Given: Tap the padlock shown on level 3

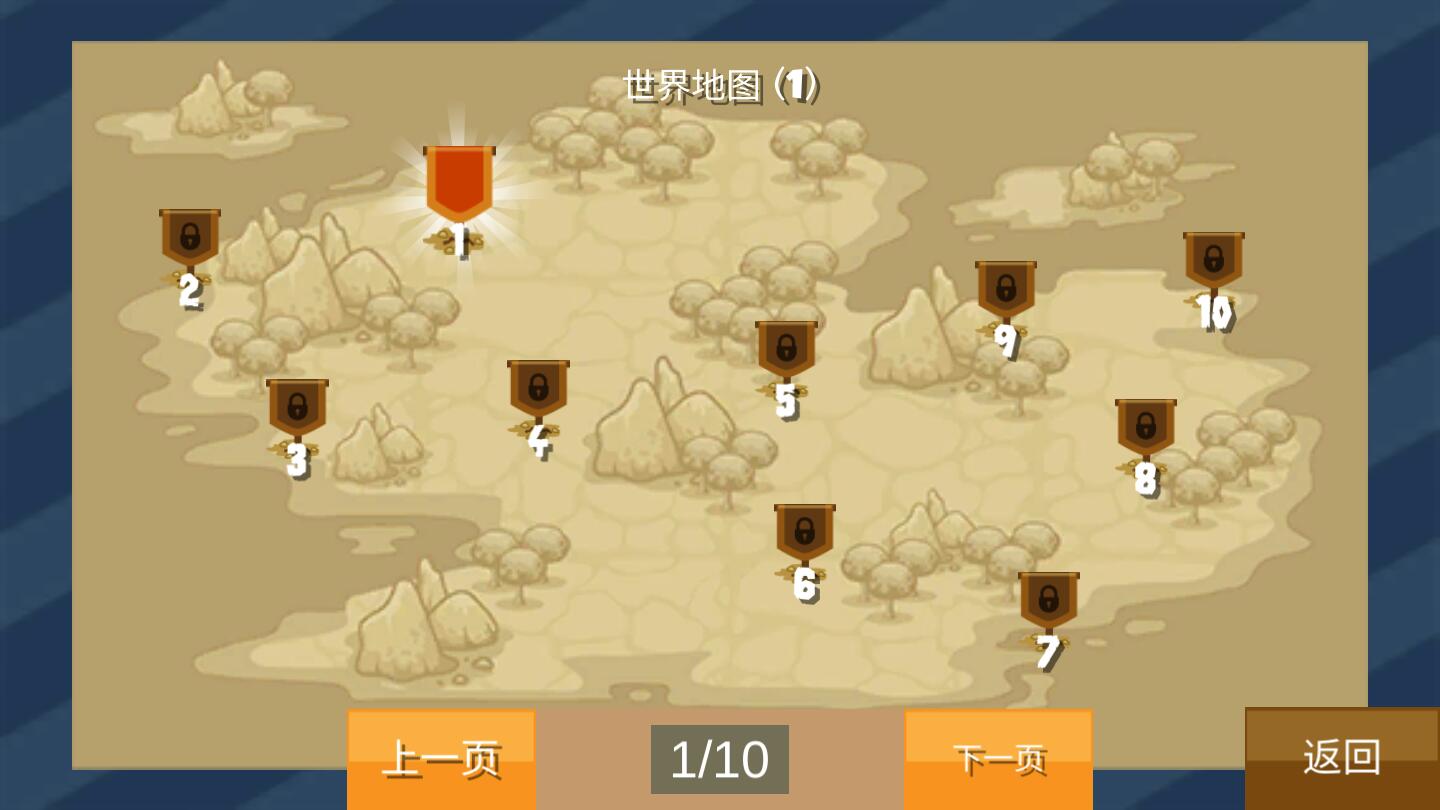Looking at the screenshot, I should tap(296, 405).
